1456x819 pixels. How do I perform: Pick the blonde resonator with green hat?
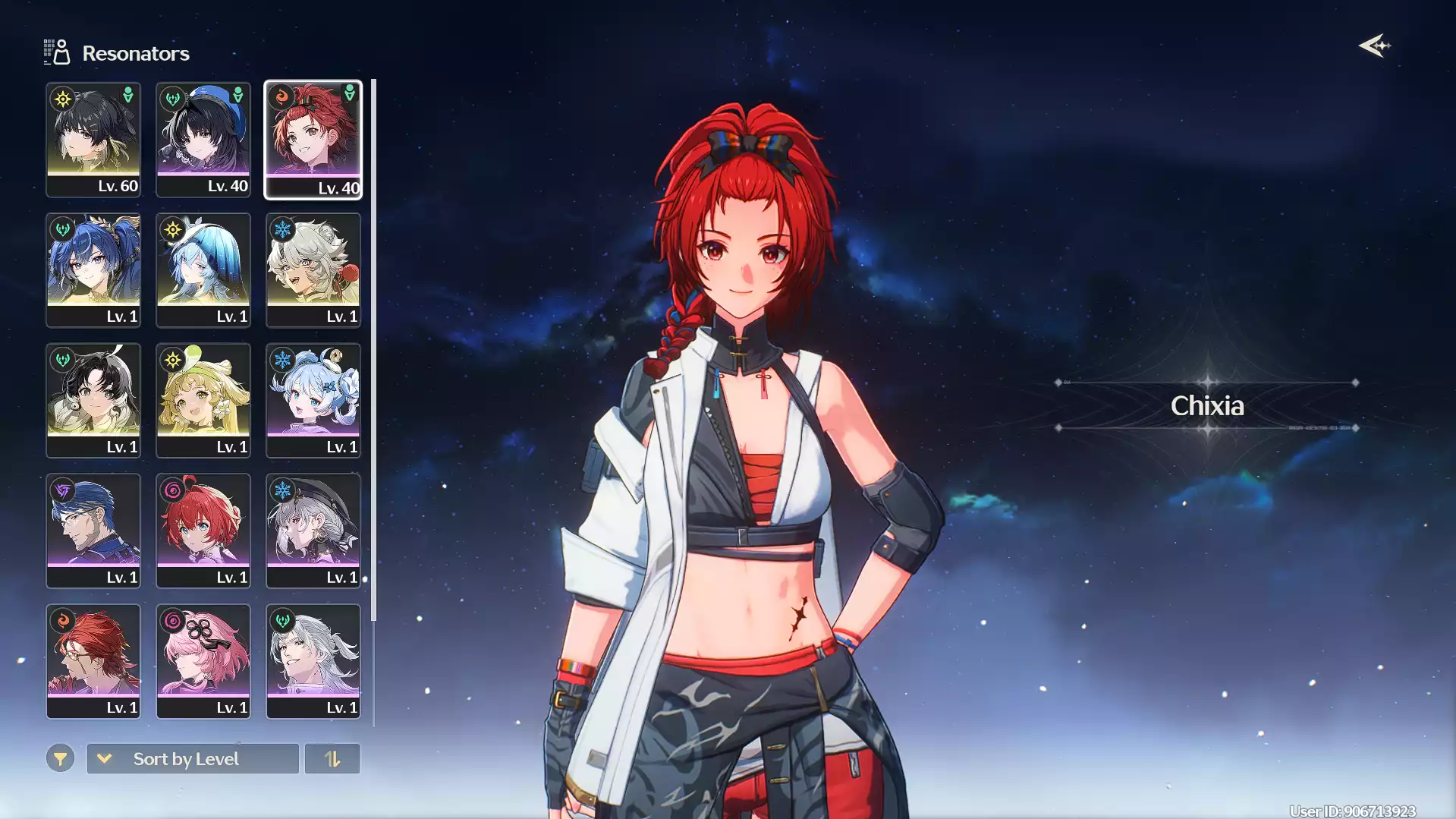pos(203,401)
